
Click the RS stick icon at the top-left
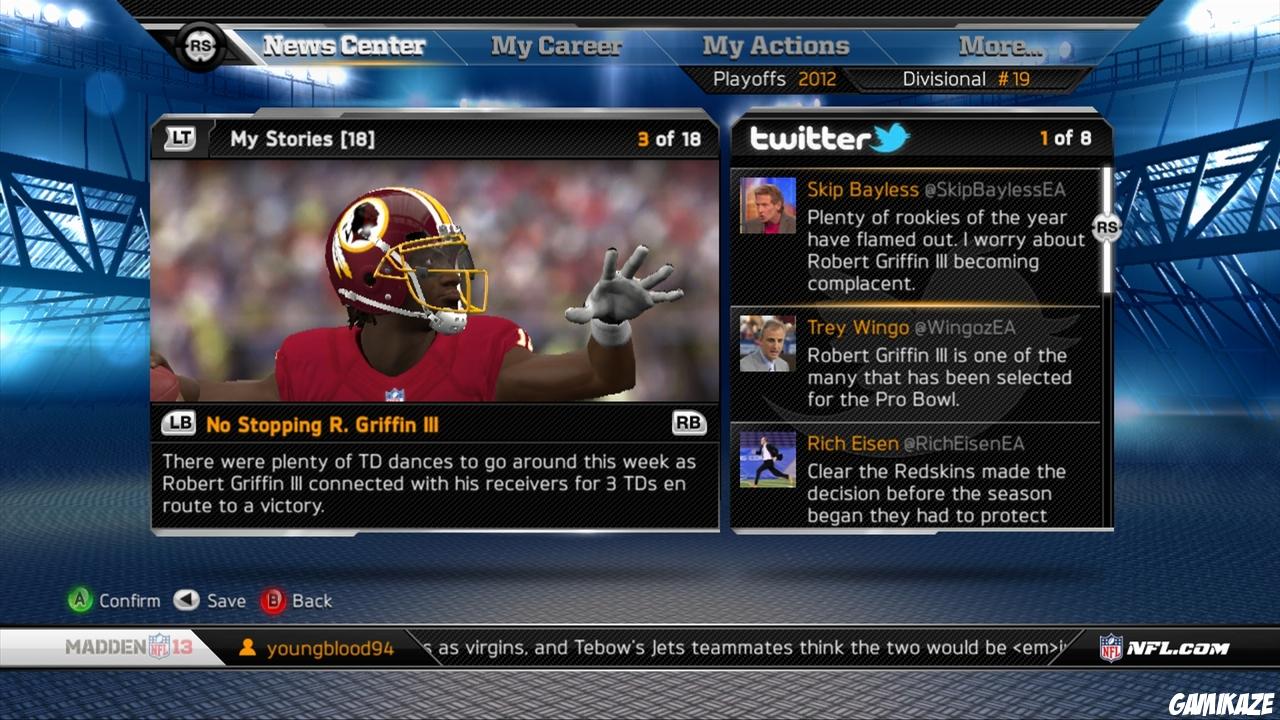[200, 44]
